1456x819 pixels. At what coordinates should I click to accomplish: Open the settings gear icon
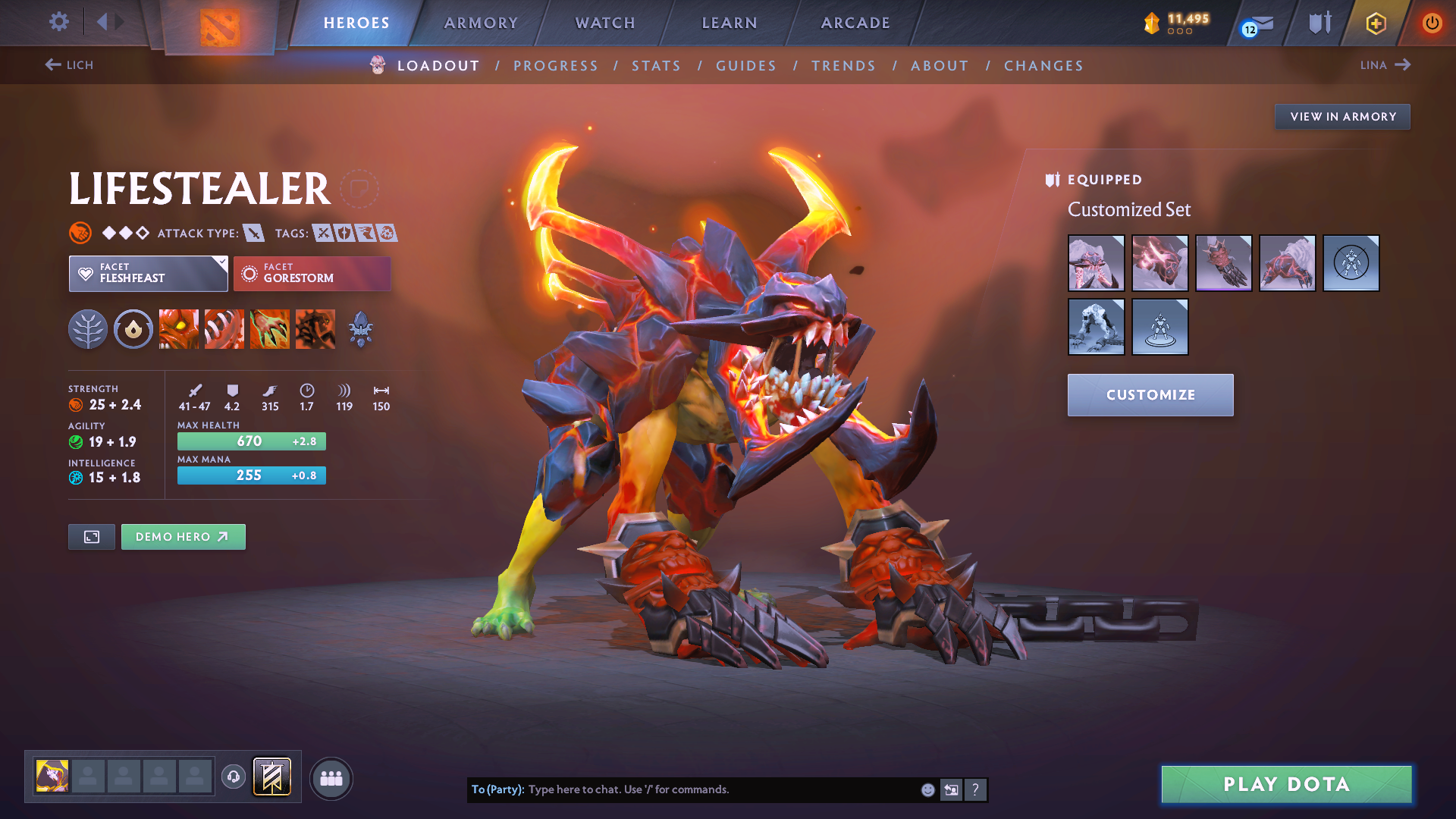pos(58,21)
